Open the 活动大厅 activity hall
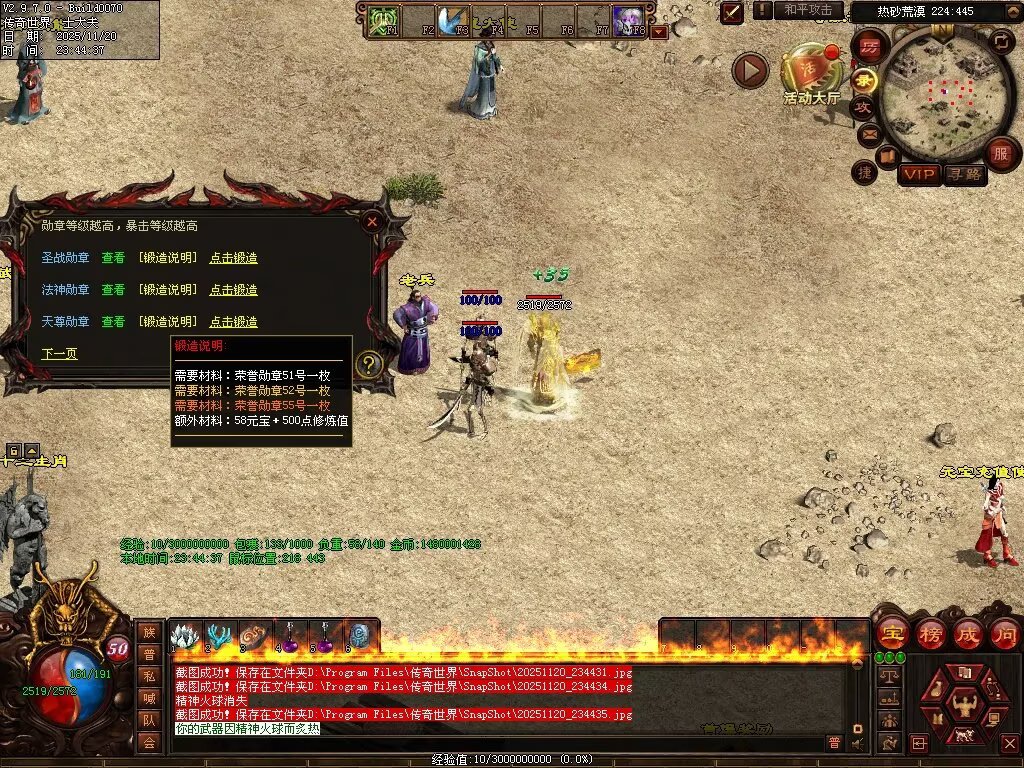Screen dimensions: 1024x768 pyautogui.click(x=811, y=72)
